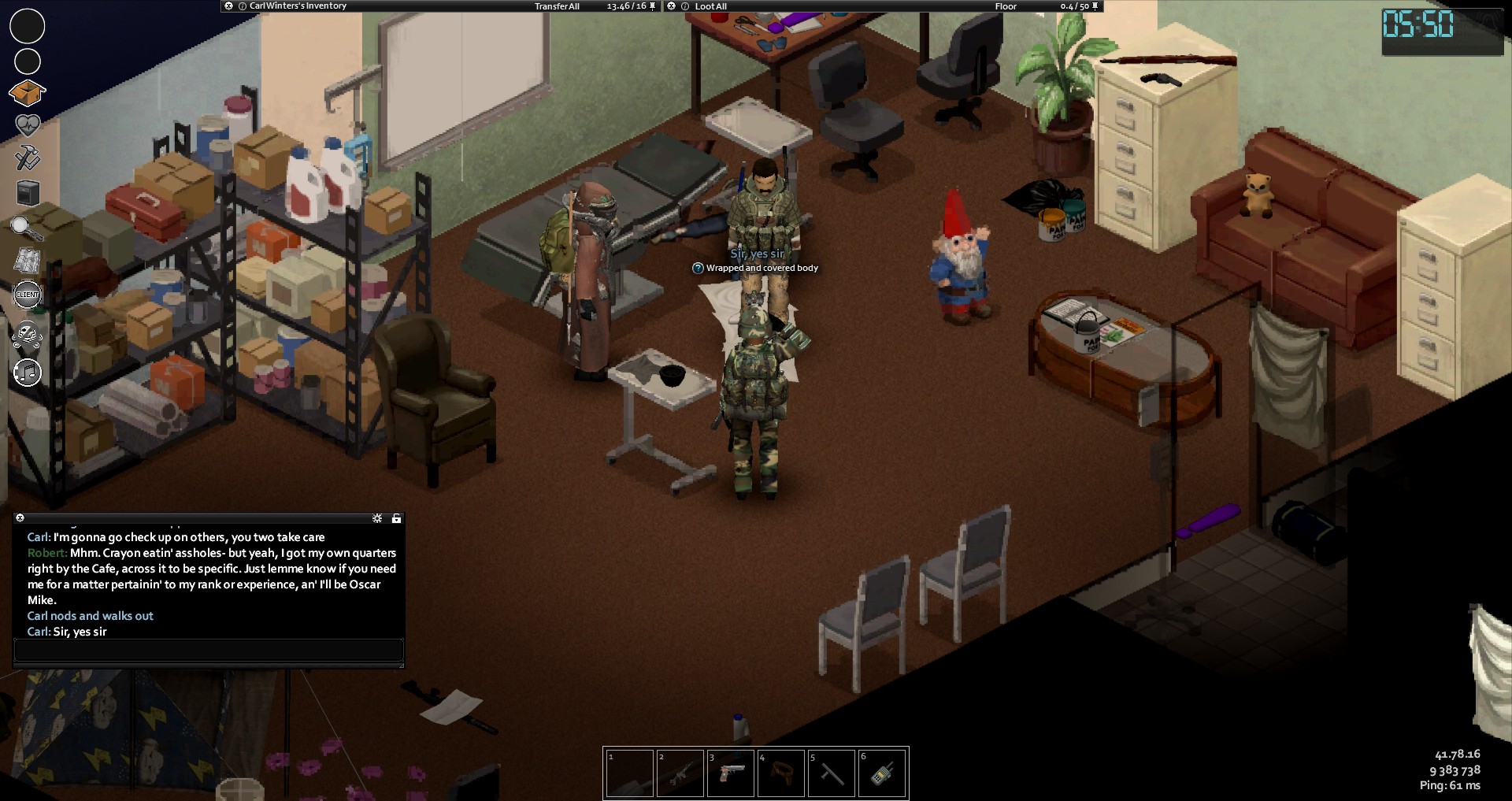The image size is (1512, 801).
Task: Click the furniture moving icon
Action: pyautogui.click(x=28, y=193)
